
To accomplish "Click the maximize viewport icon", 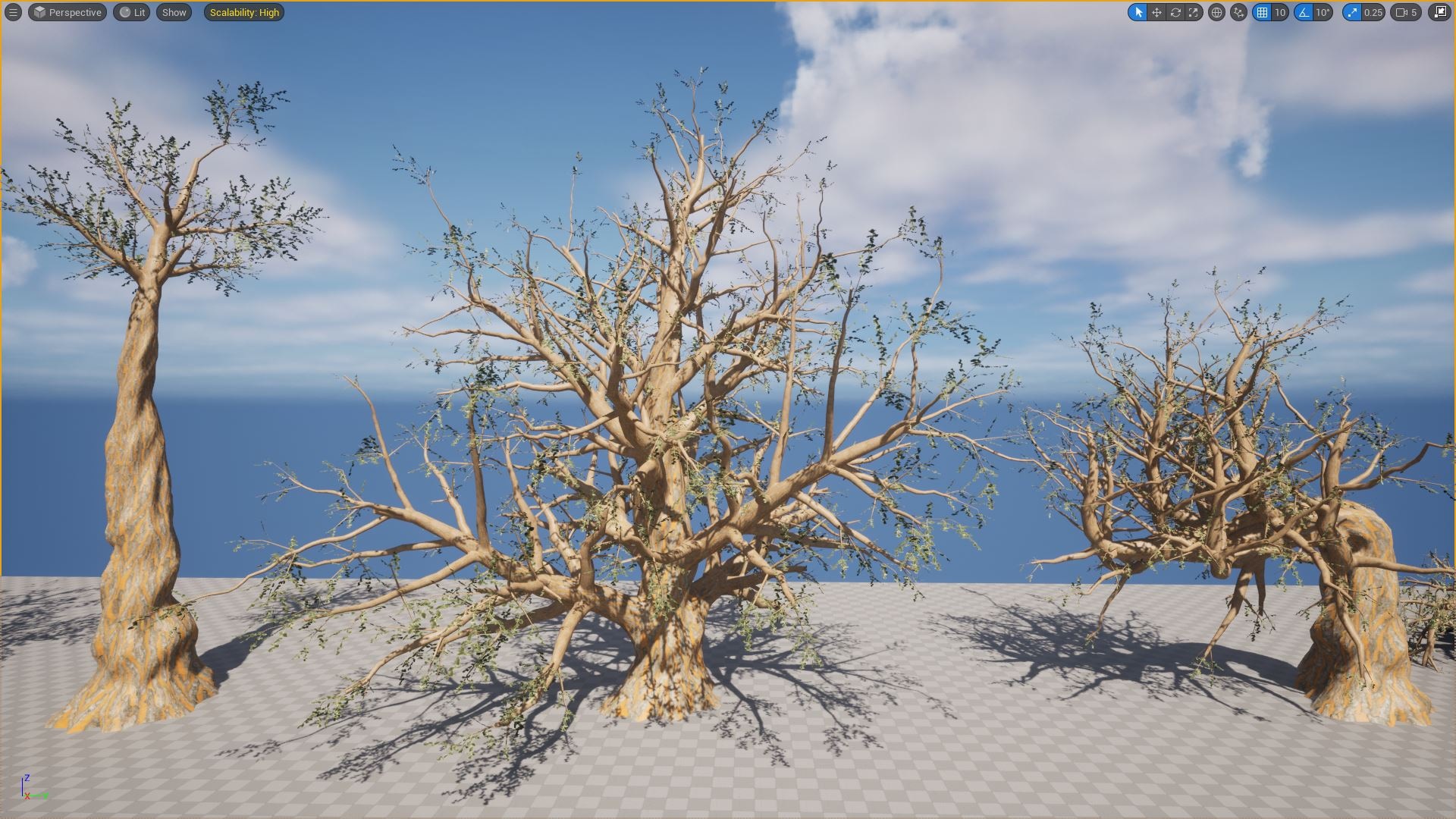I will (x=1440, y=12).
